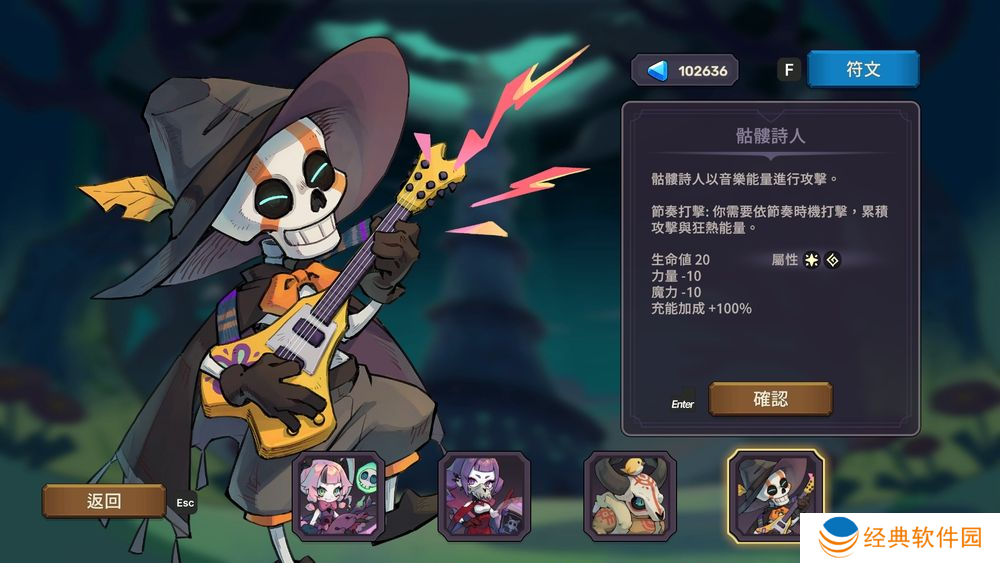Pick the horned ox skull character portrait
This screenshot has height=563, width=1000.
click(x=631, y=498)
